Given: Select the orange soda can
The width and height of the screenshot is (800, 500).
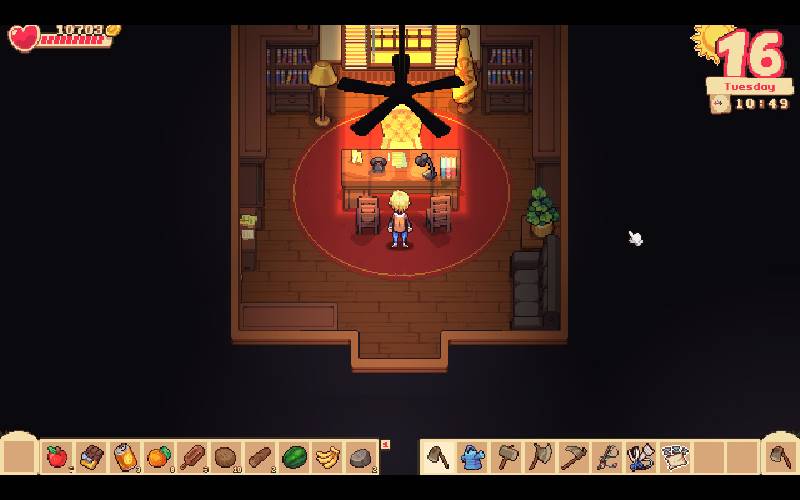Looking at the screenshot, I should (124, 457).
